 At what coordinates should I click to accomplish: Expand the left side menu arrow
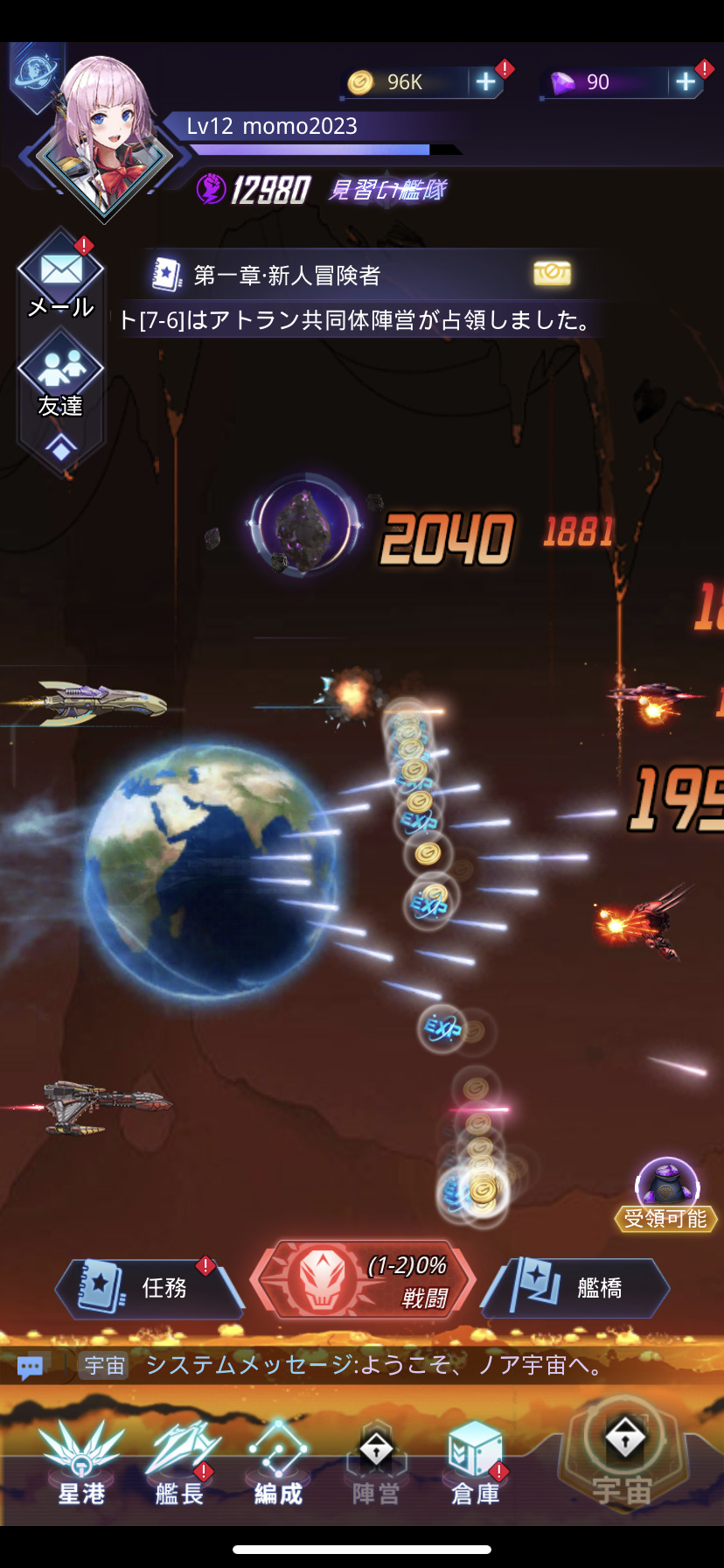tap(60, 449)
